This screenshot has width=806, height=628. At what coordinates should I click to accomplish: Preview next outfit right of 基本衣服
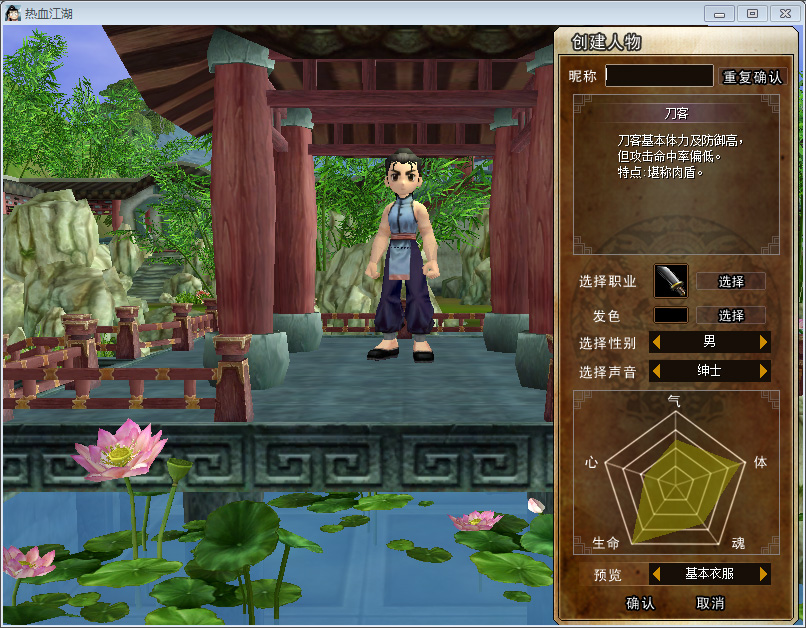tap(764, 574)
